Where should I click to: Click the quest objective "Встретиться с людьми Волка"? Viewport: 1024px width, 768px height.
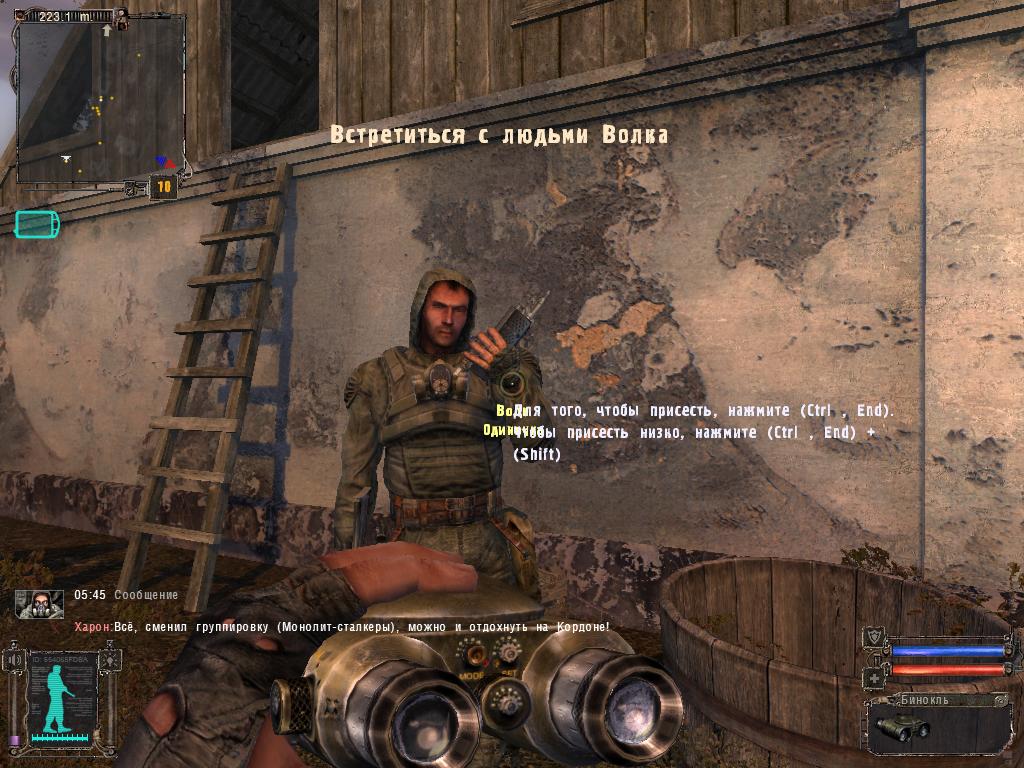[499, 135]
